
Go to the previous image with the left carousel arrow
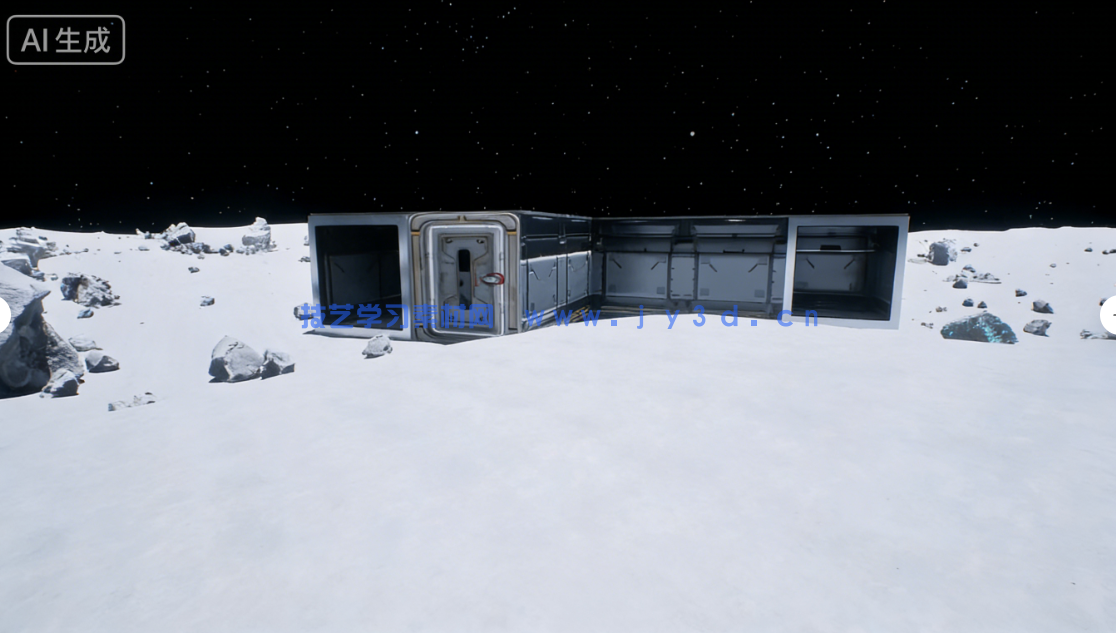[x=4, y=315]
